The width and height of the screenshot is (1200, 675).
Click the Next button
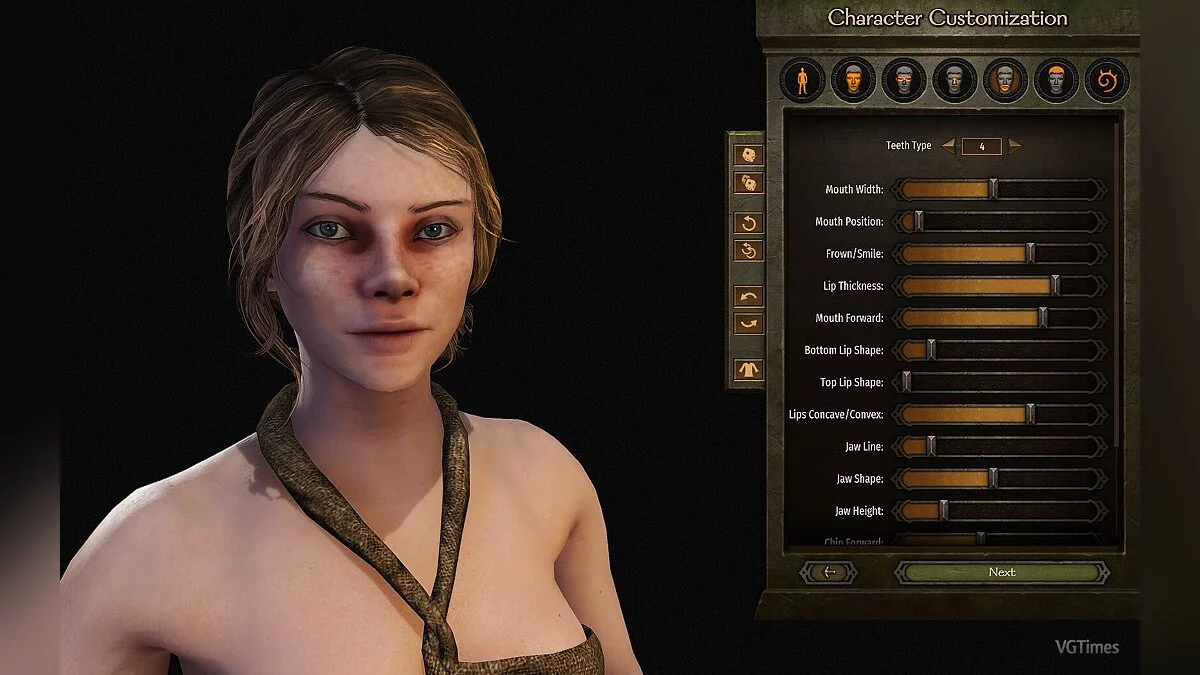[1001, 572]
